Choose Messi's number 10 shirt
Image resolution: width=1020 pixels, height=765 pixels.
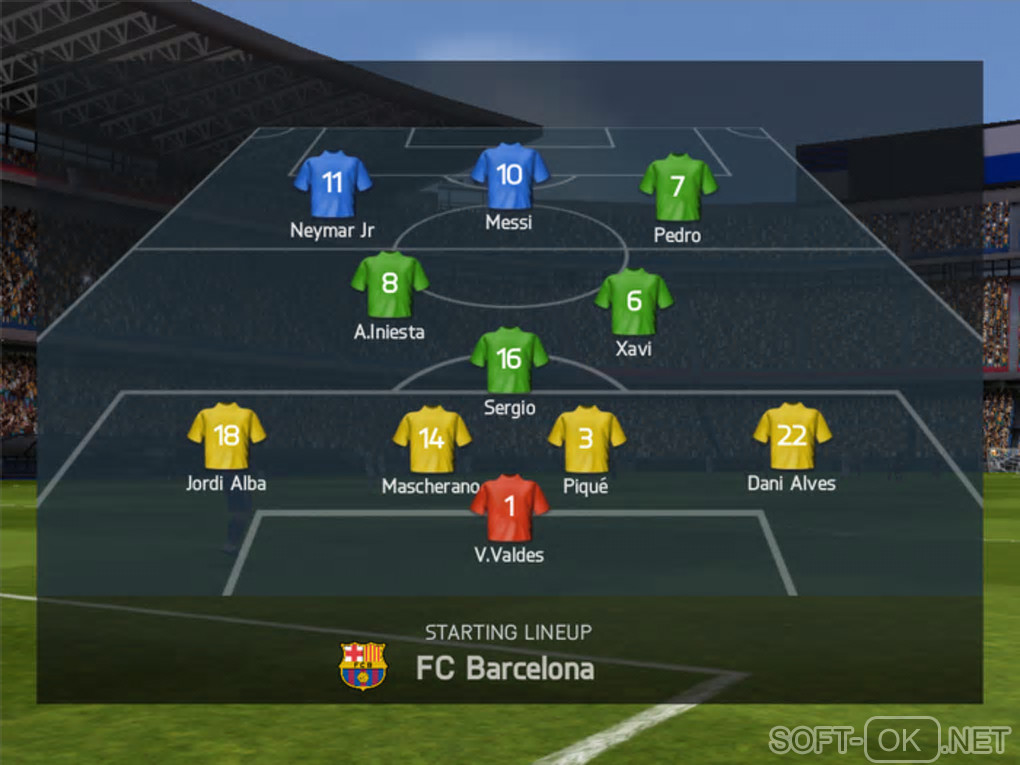[x=510, y=176]
